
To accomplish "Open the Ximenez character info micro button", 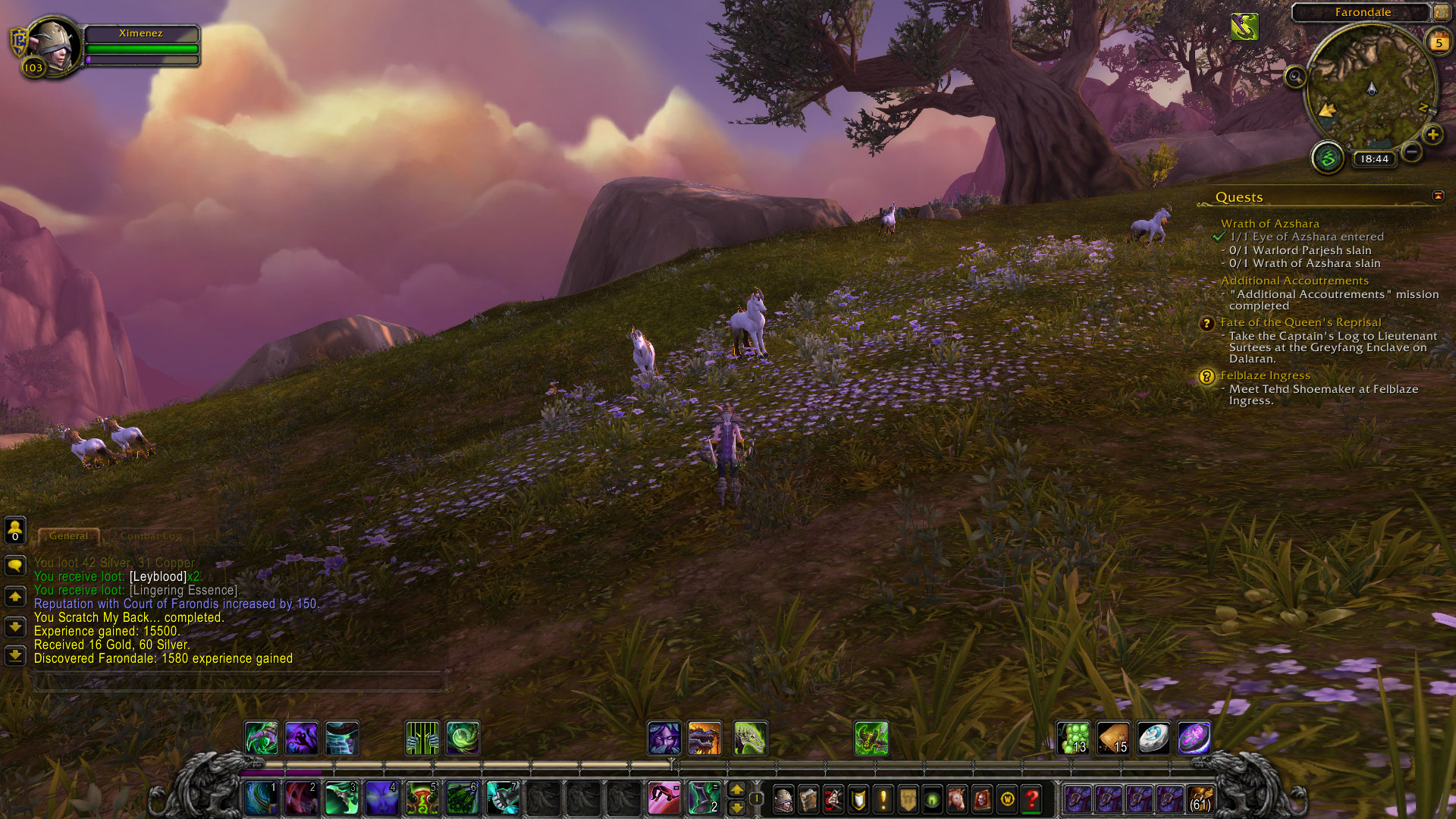I will click(x=783, y=799).
